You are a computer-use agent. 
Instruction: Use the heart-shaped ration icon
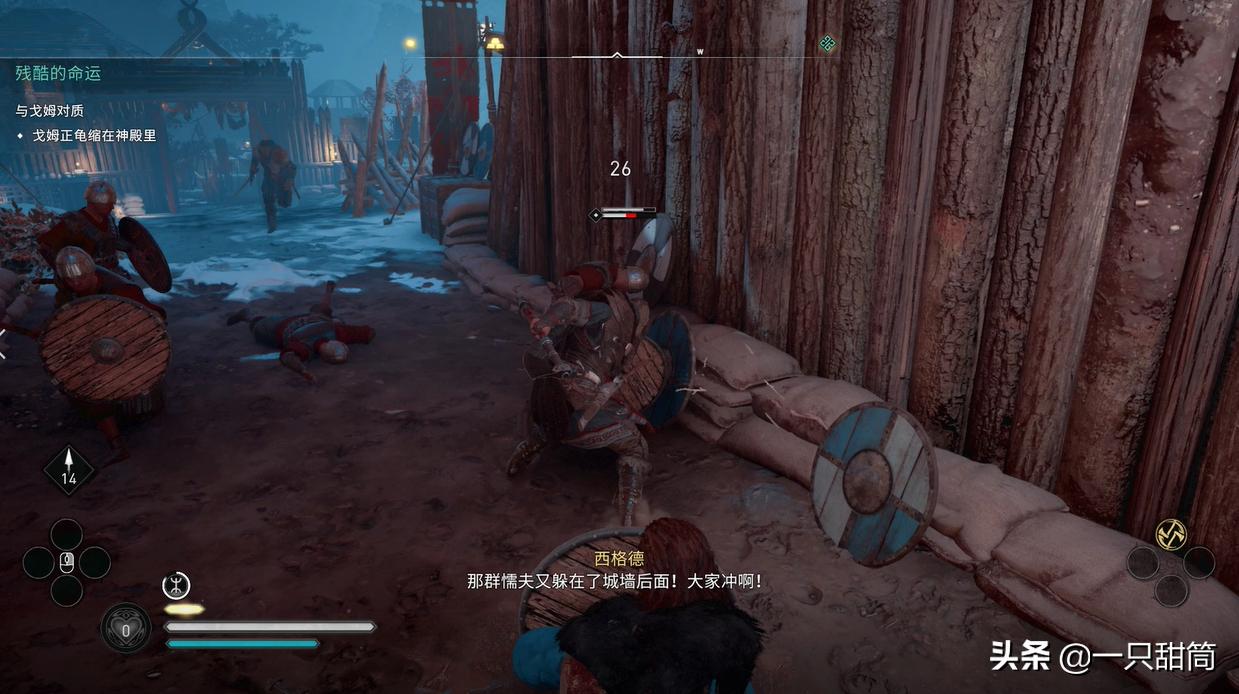tap(126, 629)
